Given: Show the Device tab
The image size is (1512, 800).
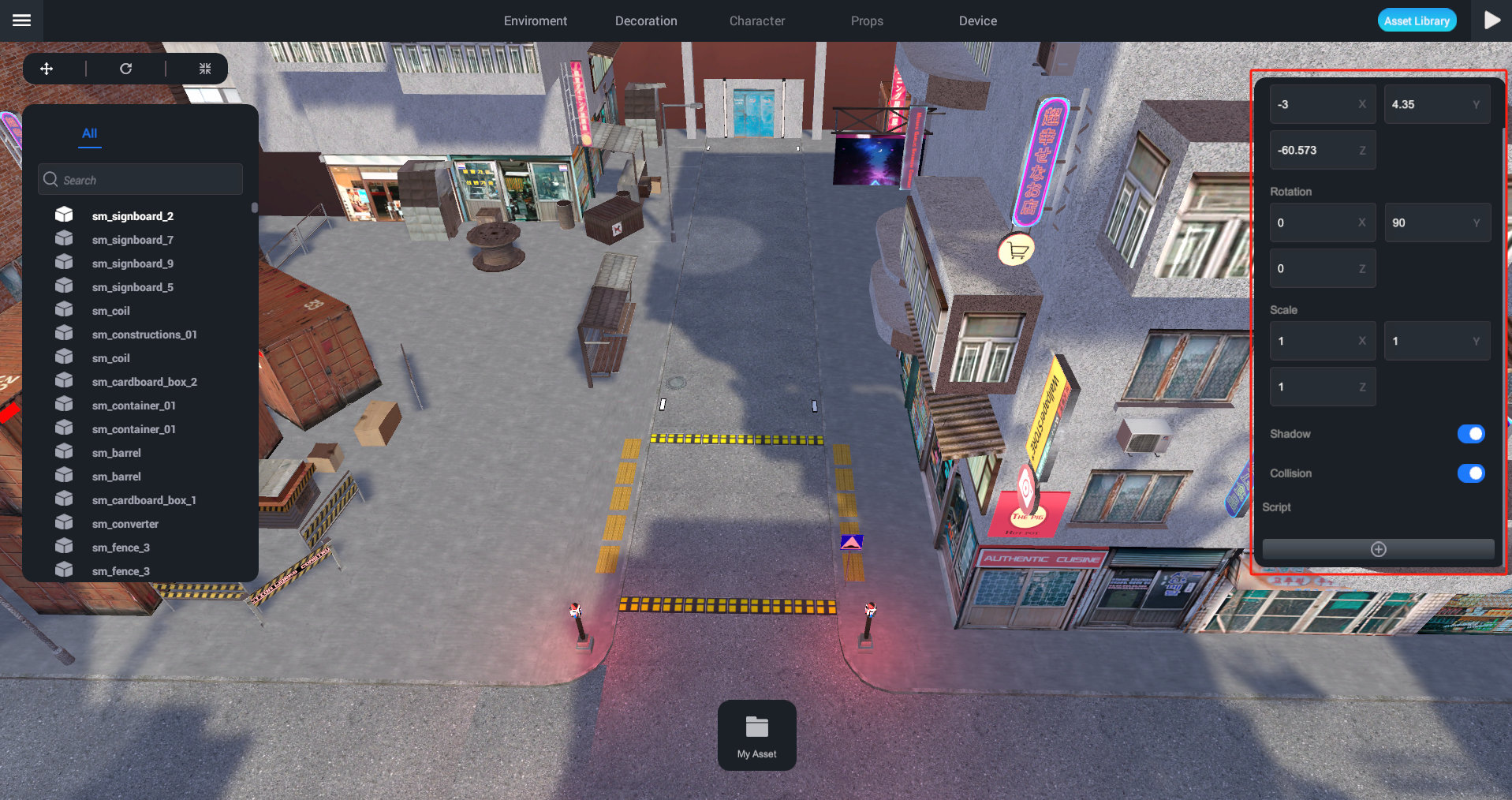Looking at the screenshot, I should (977, 21).
